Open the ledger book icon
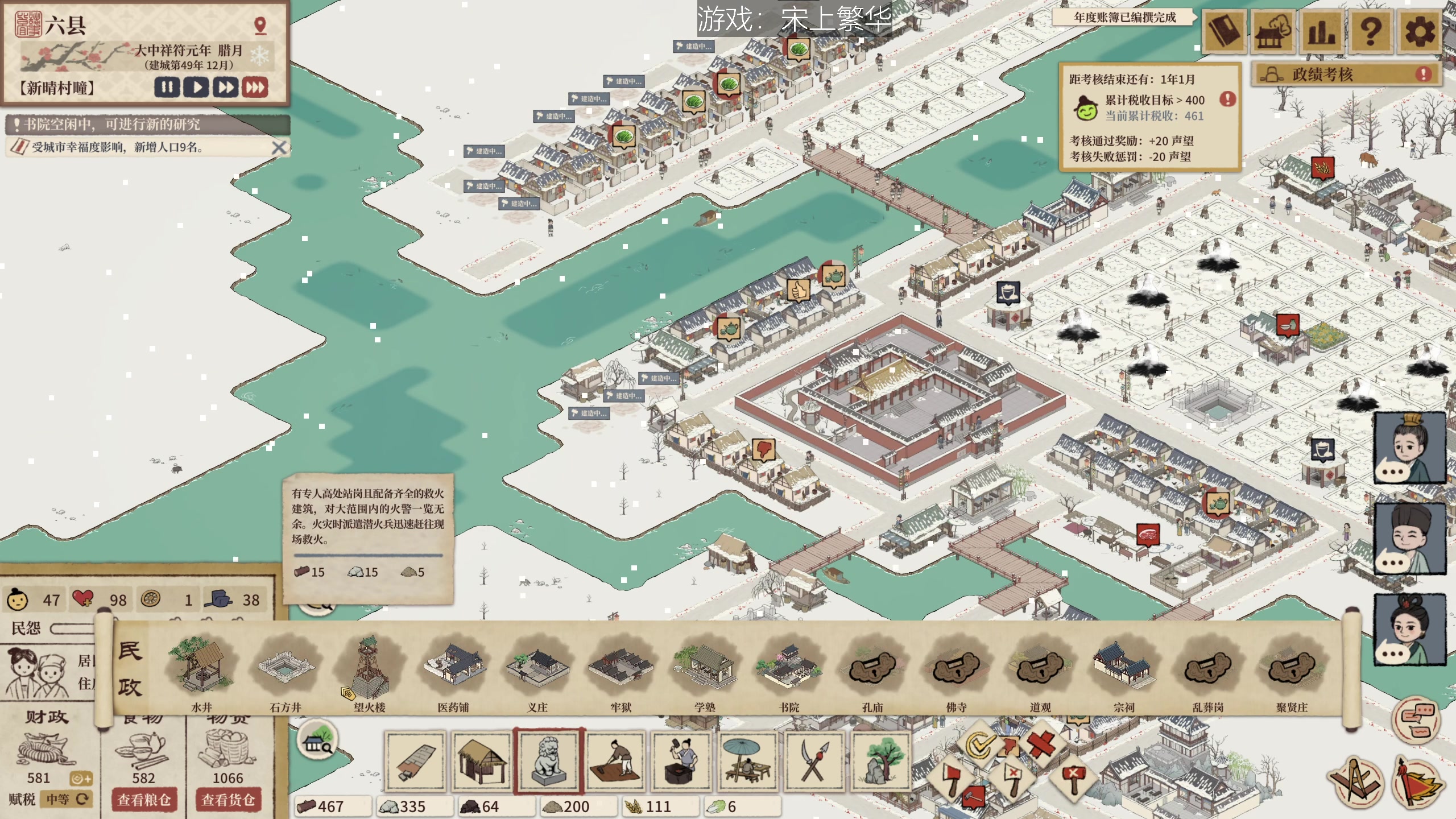The image size is (1456, 819). tap(1223, 31)
